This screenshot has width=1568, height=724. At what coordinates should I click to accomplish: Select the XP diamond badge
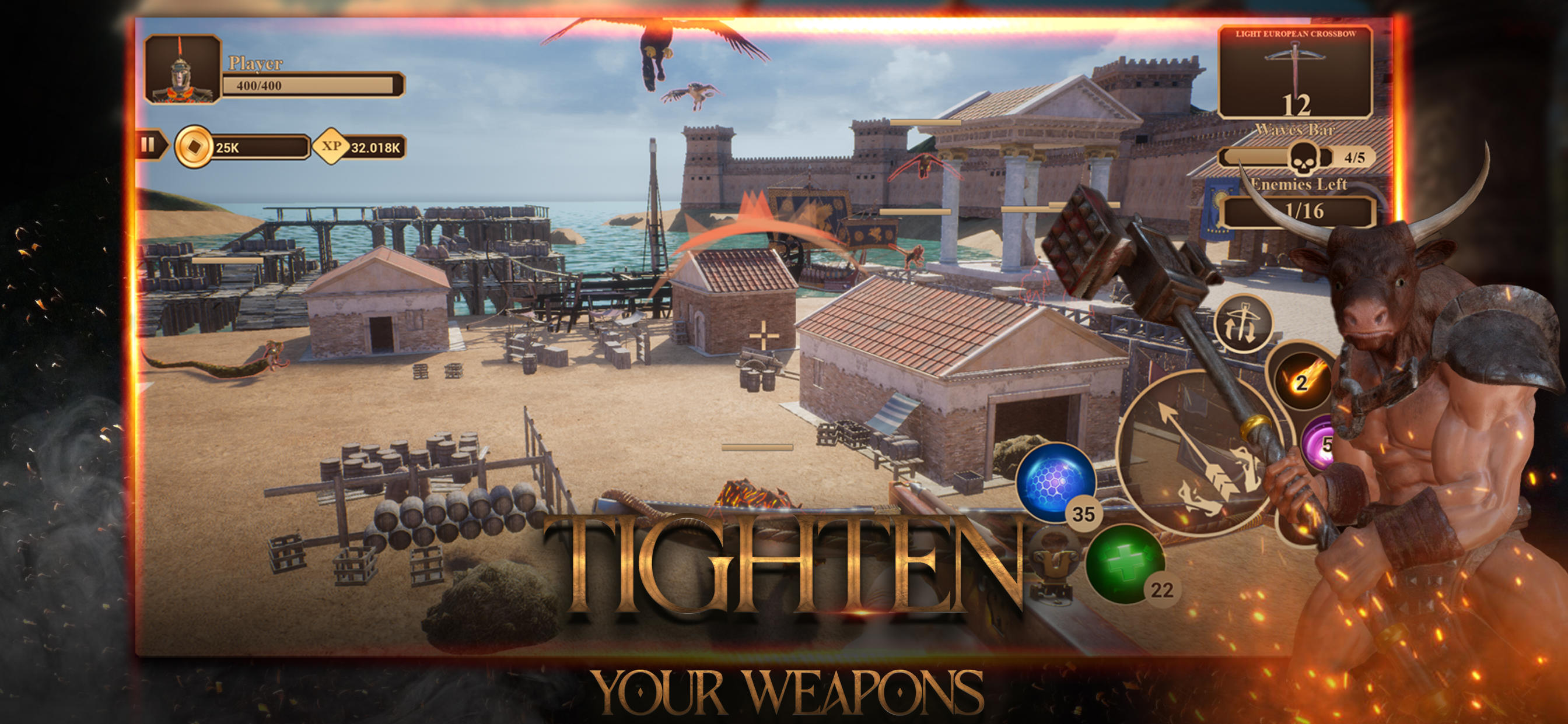332,149
